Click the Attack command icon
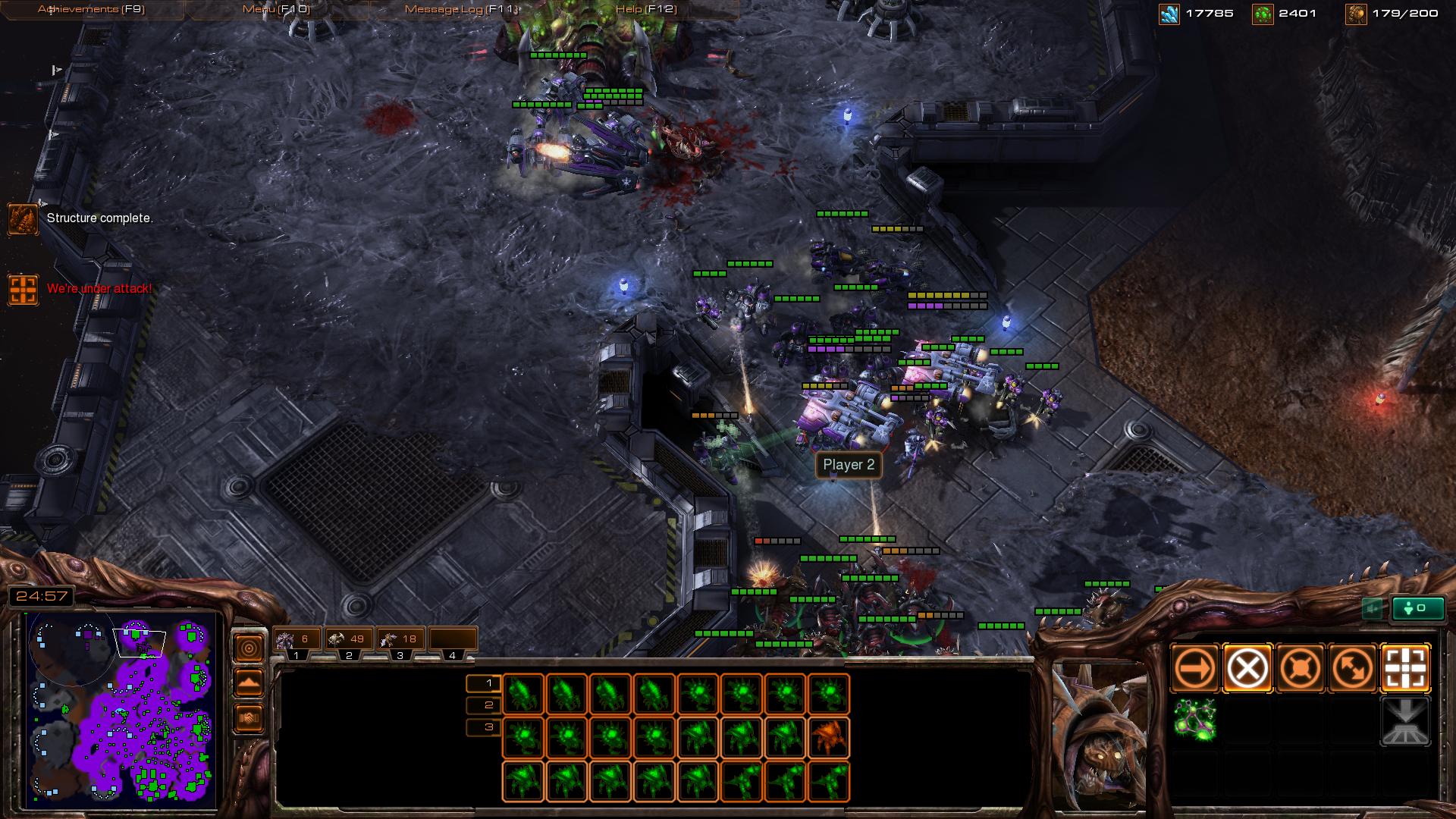Image resolution: width=1456 pixels, height=819 pixels. click(1406, 669)
